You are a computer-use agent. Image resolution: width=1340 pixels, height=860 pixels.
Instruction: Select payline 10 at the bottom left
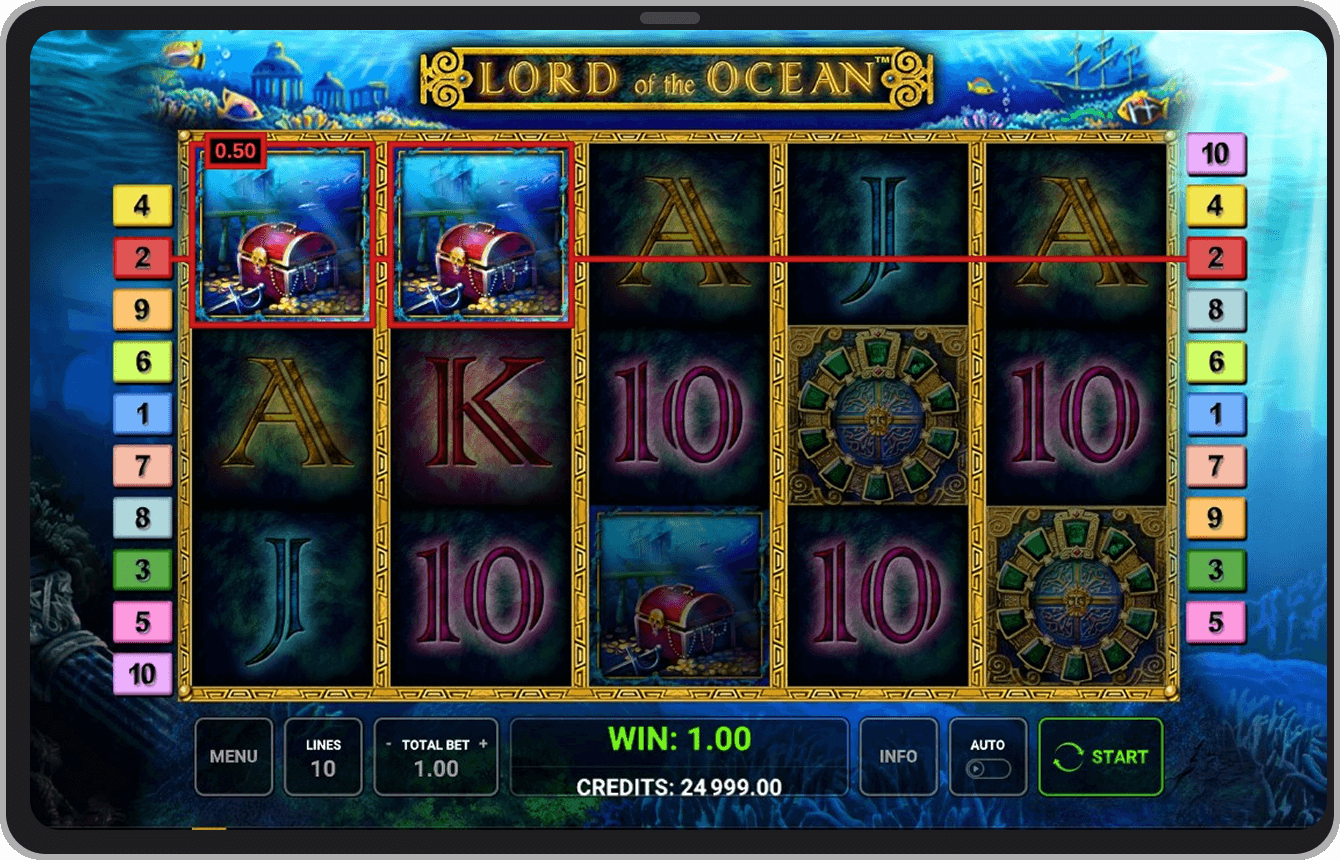coord(141,675)
